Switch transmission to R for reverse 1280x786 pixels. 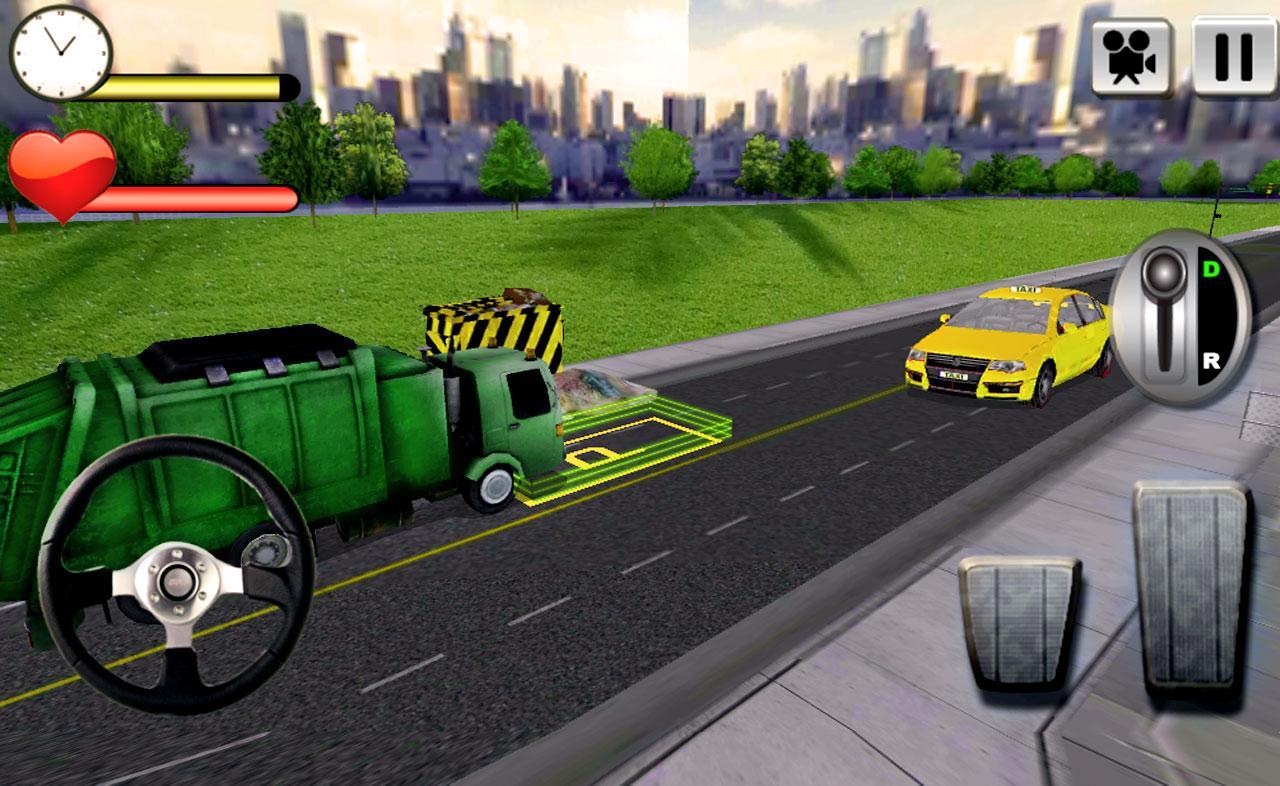tap(1210, 360)
